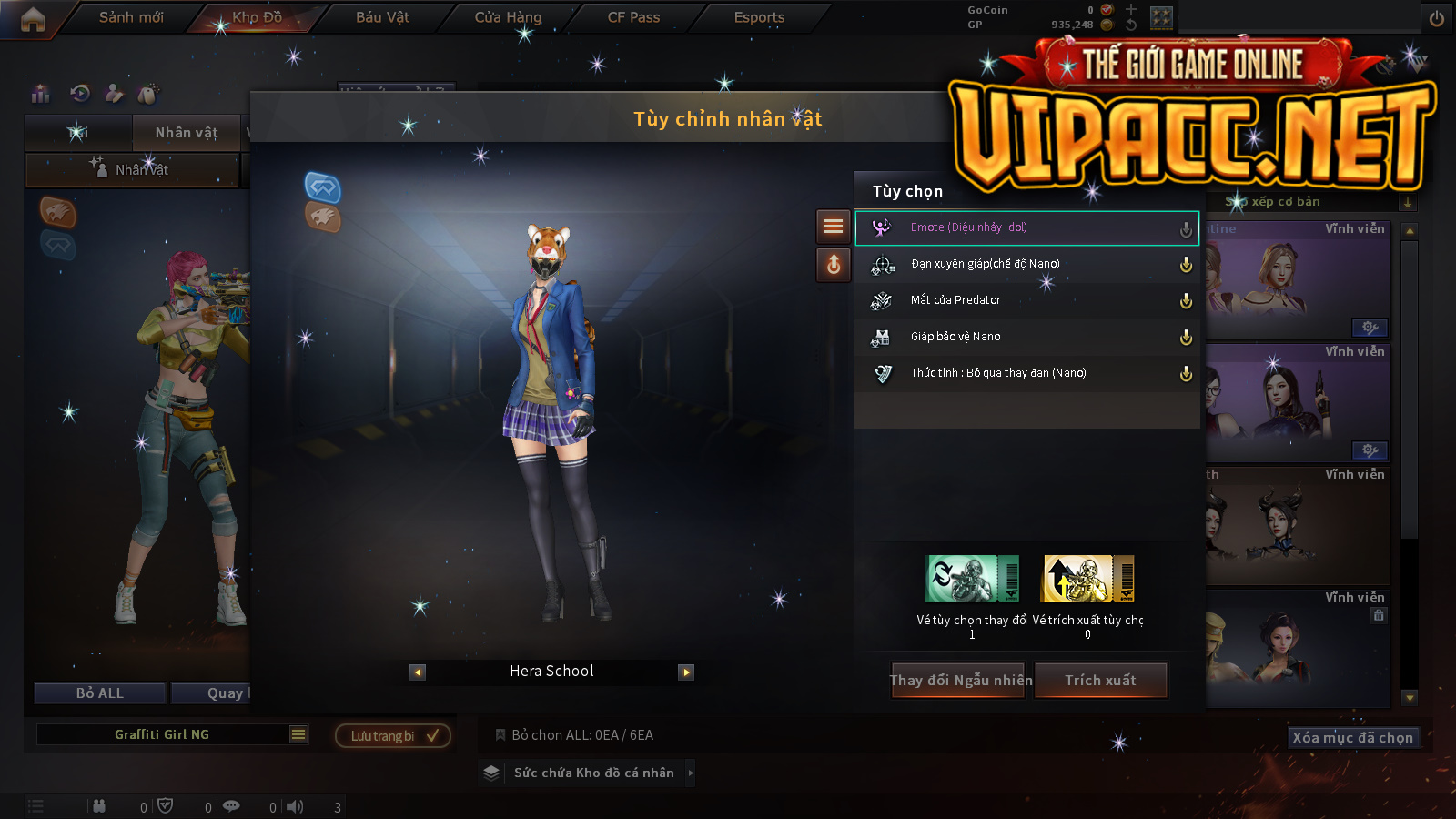The width and height of the screenshot is (1456, 819).
Task: Open the CF Pass tab
Action: click(x=633, y=17)
